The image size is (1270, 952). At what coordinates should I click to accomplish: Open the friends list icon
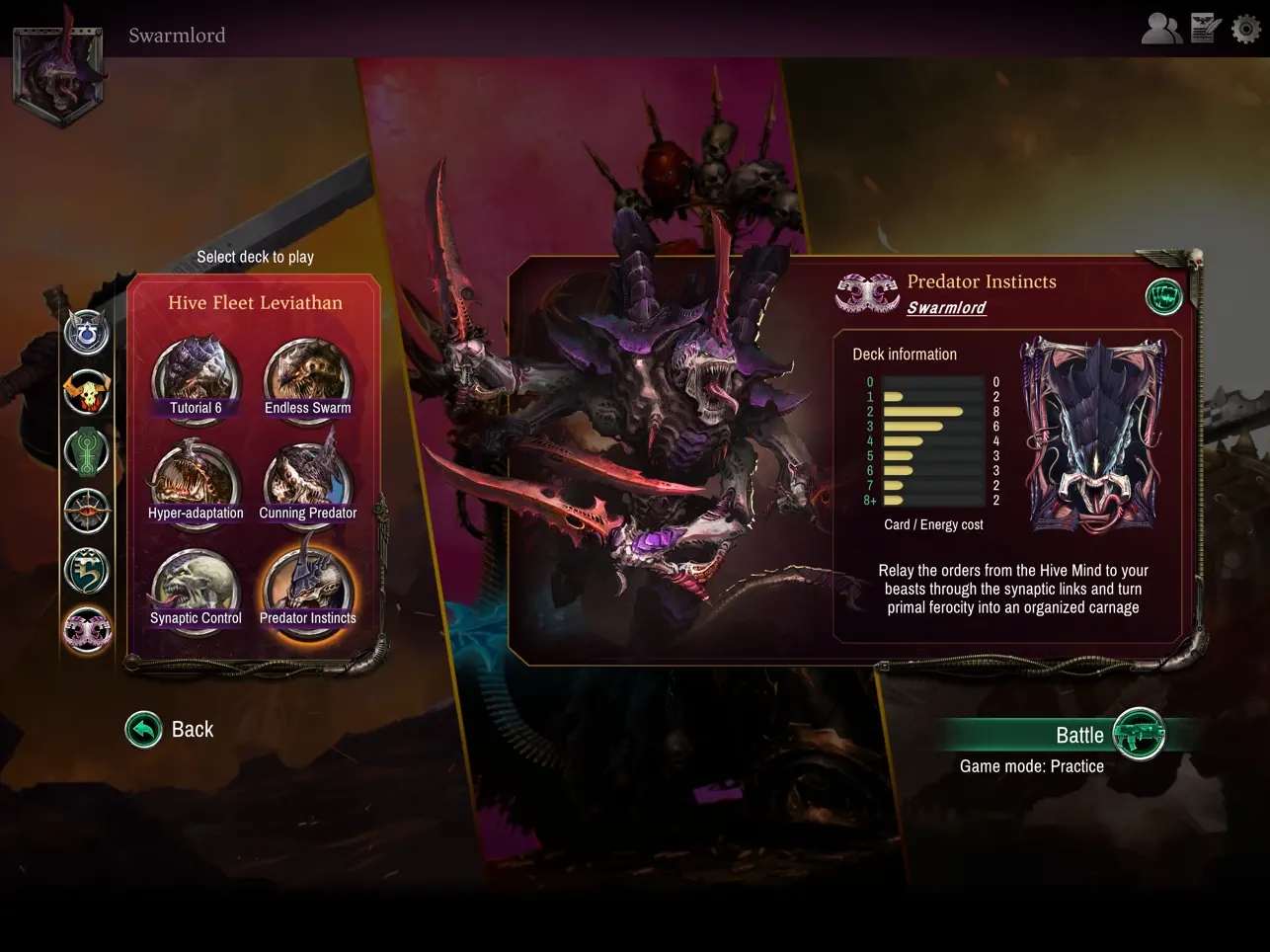[x=1161, y=29]
